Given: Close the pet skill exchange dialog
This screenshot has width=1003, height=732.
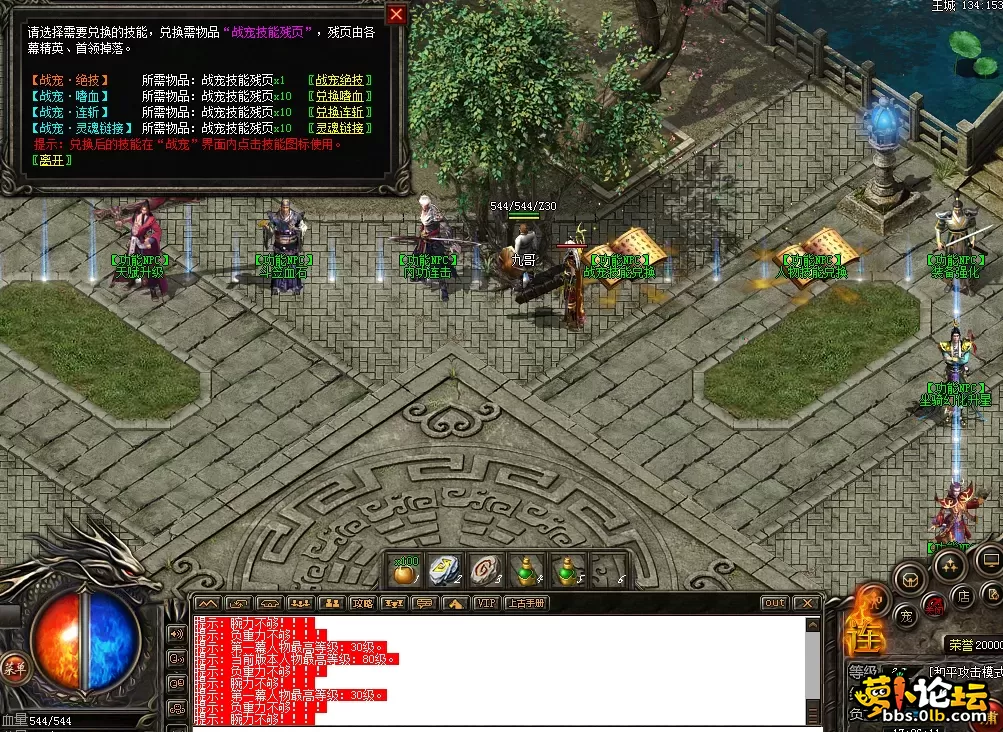Looking at the screenshot, I should [x=397, y=14].
